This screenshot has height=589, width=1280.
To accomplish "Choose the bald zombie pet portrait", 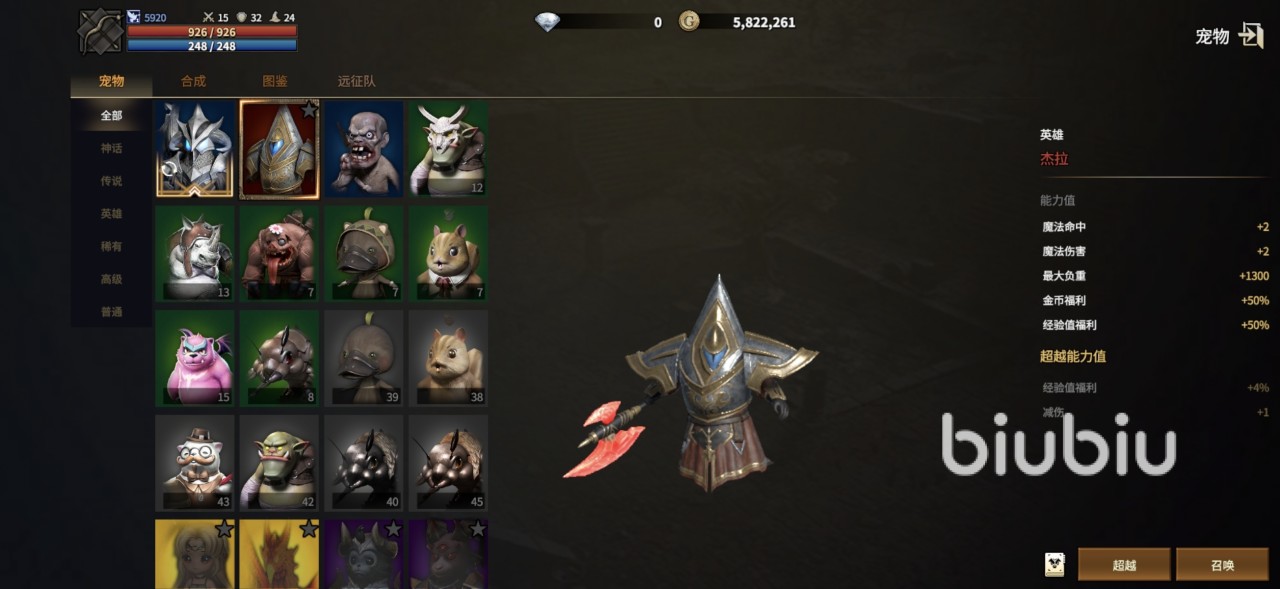I will tap(363, 149).
